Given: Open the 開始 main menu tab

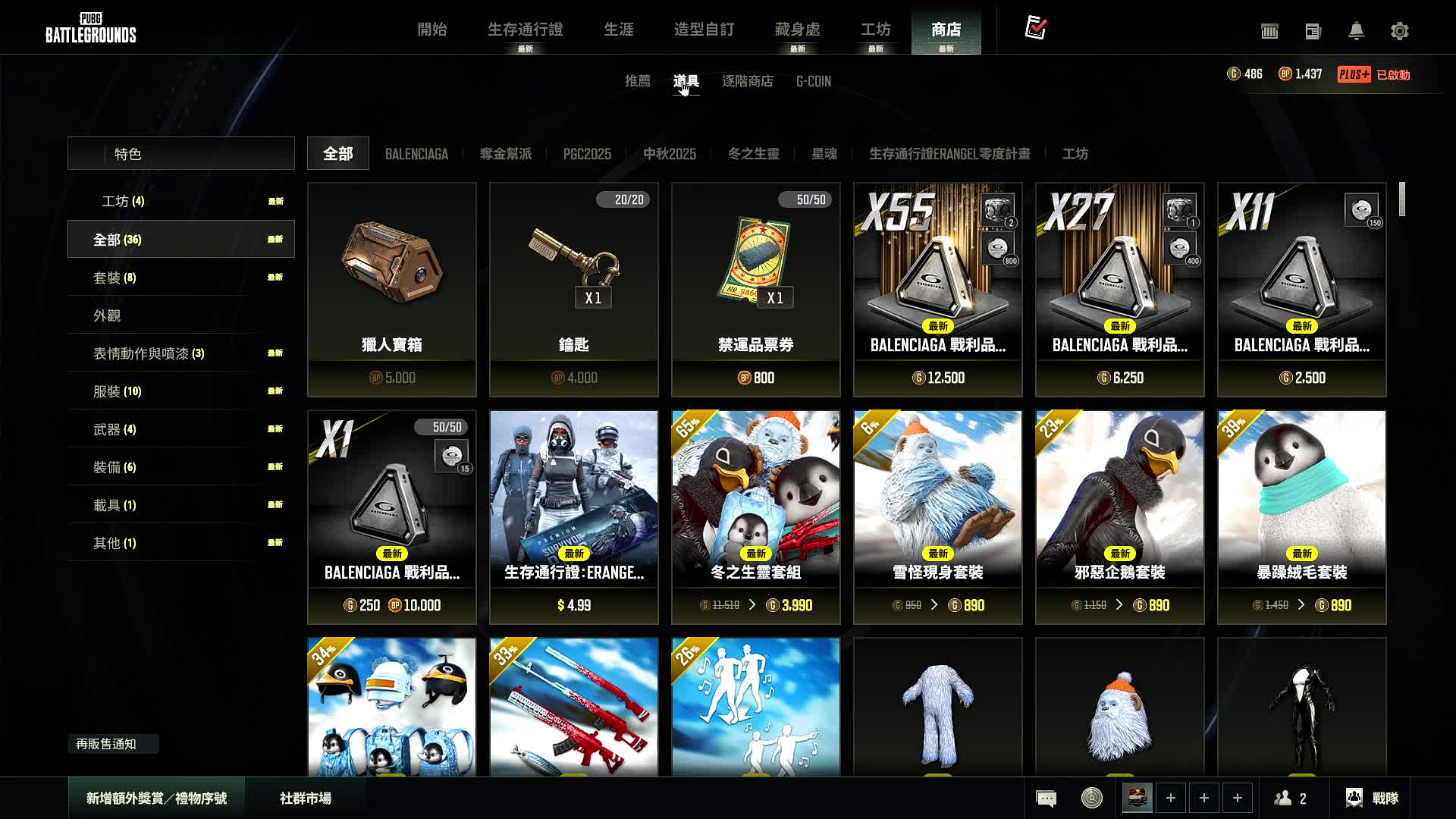Looking at the screenshot, I should pos(432,30).
